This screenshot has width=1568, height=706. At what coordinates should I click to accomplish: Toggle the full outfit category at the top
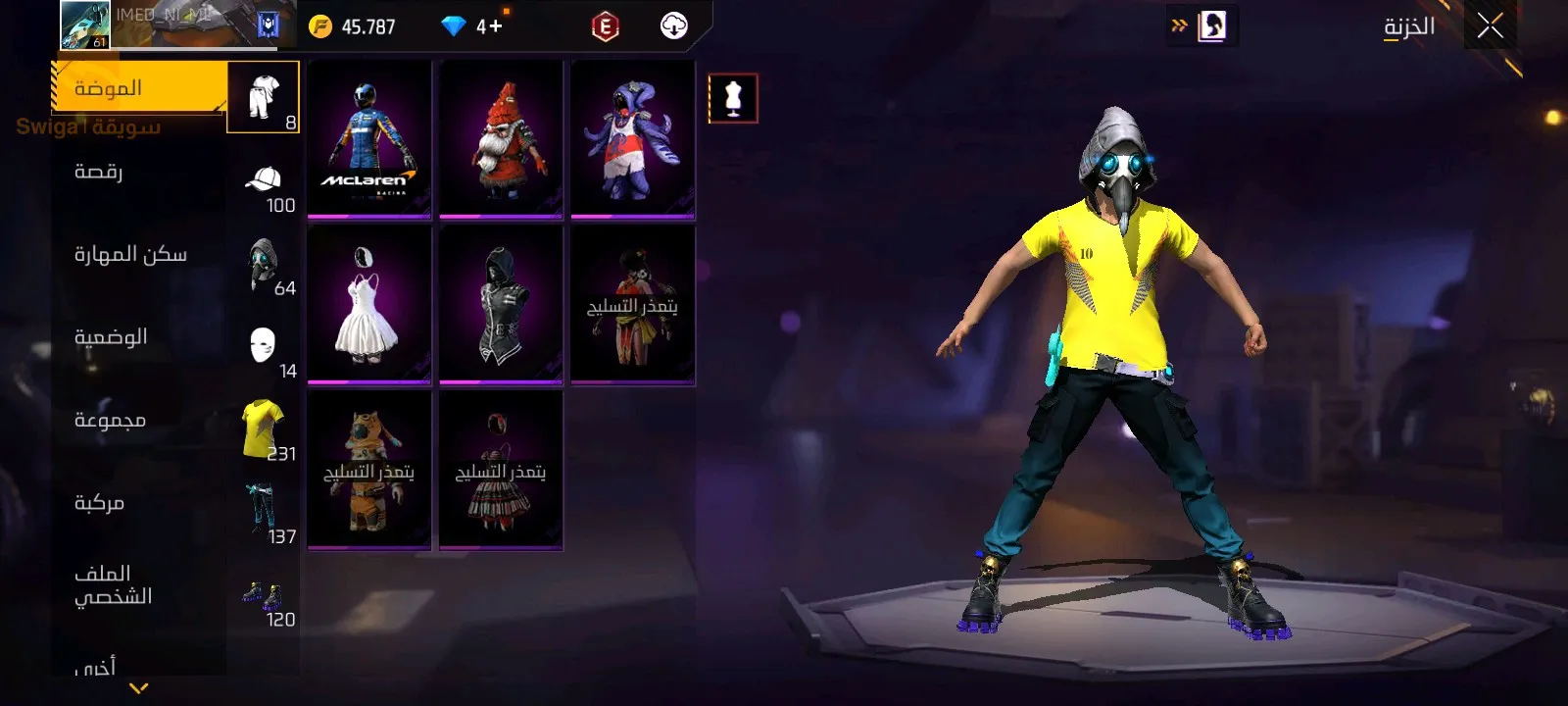click(x=263, y=95)
